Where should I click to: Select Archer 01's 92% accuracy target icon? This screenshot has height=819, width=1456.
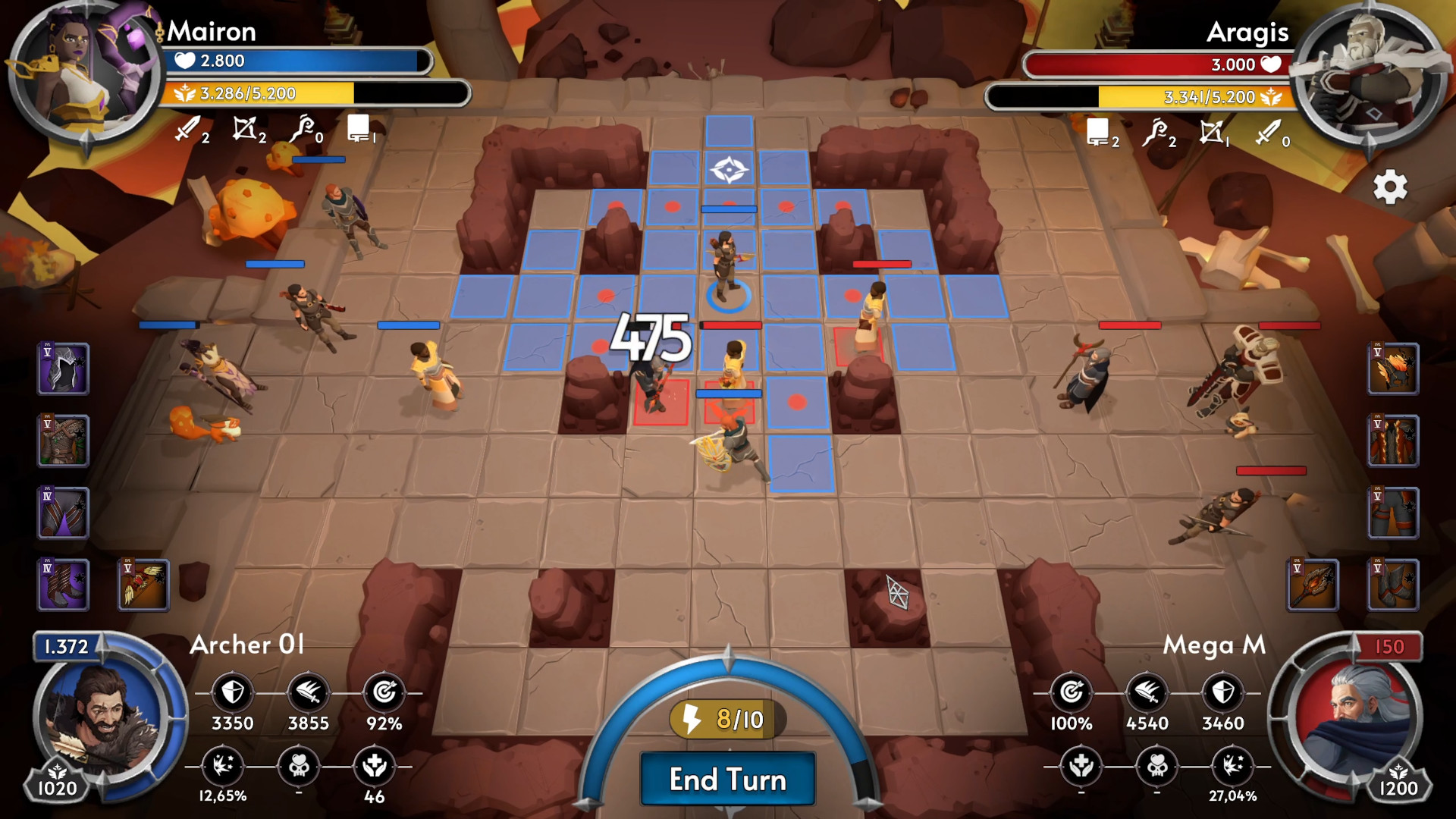coord(384,692)
